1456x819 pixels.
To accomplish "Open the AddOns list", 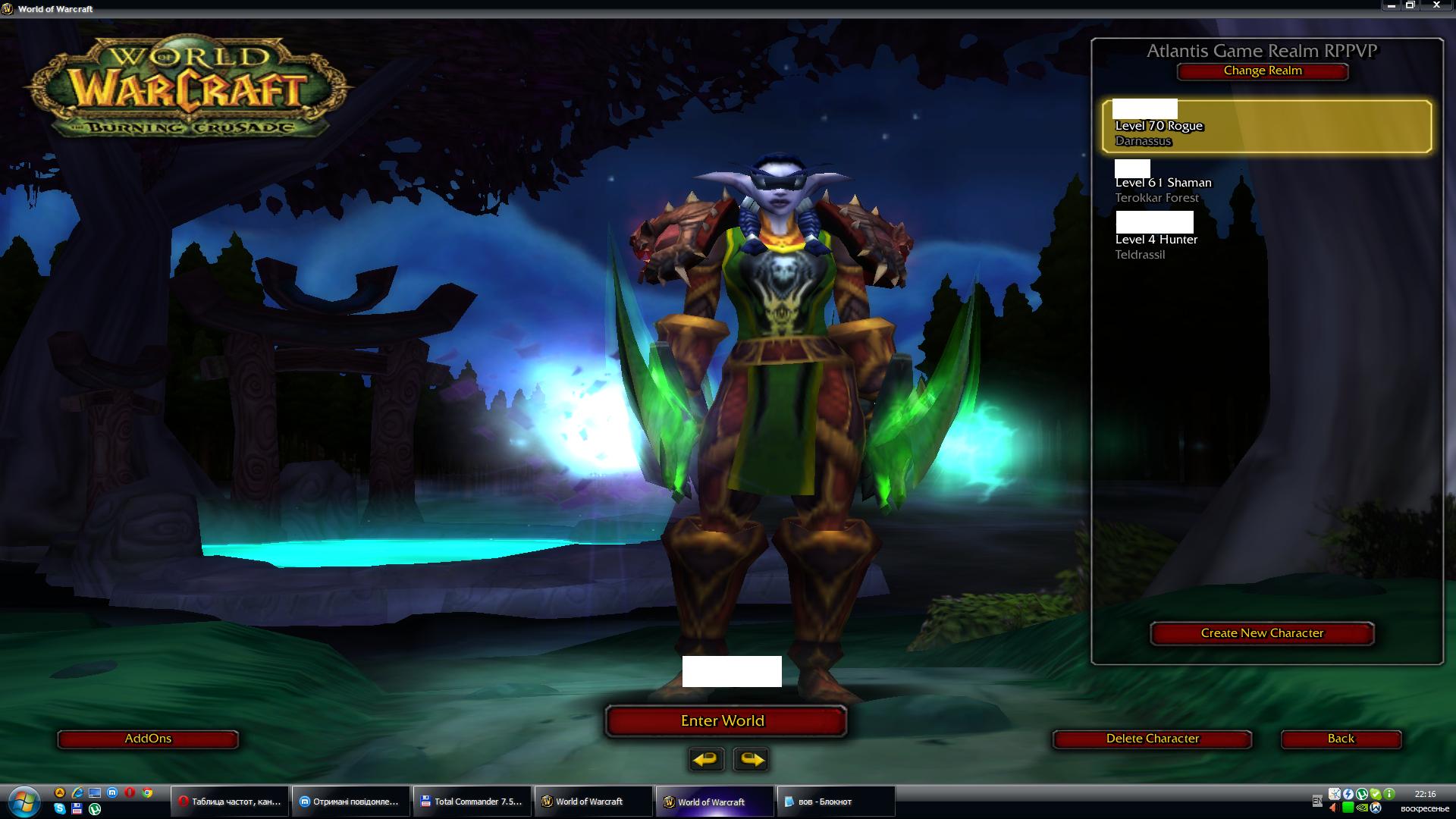I will point(148,739).
